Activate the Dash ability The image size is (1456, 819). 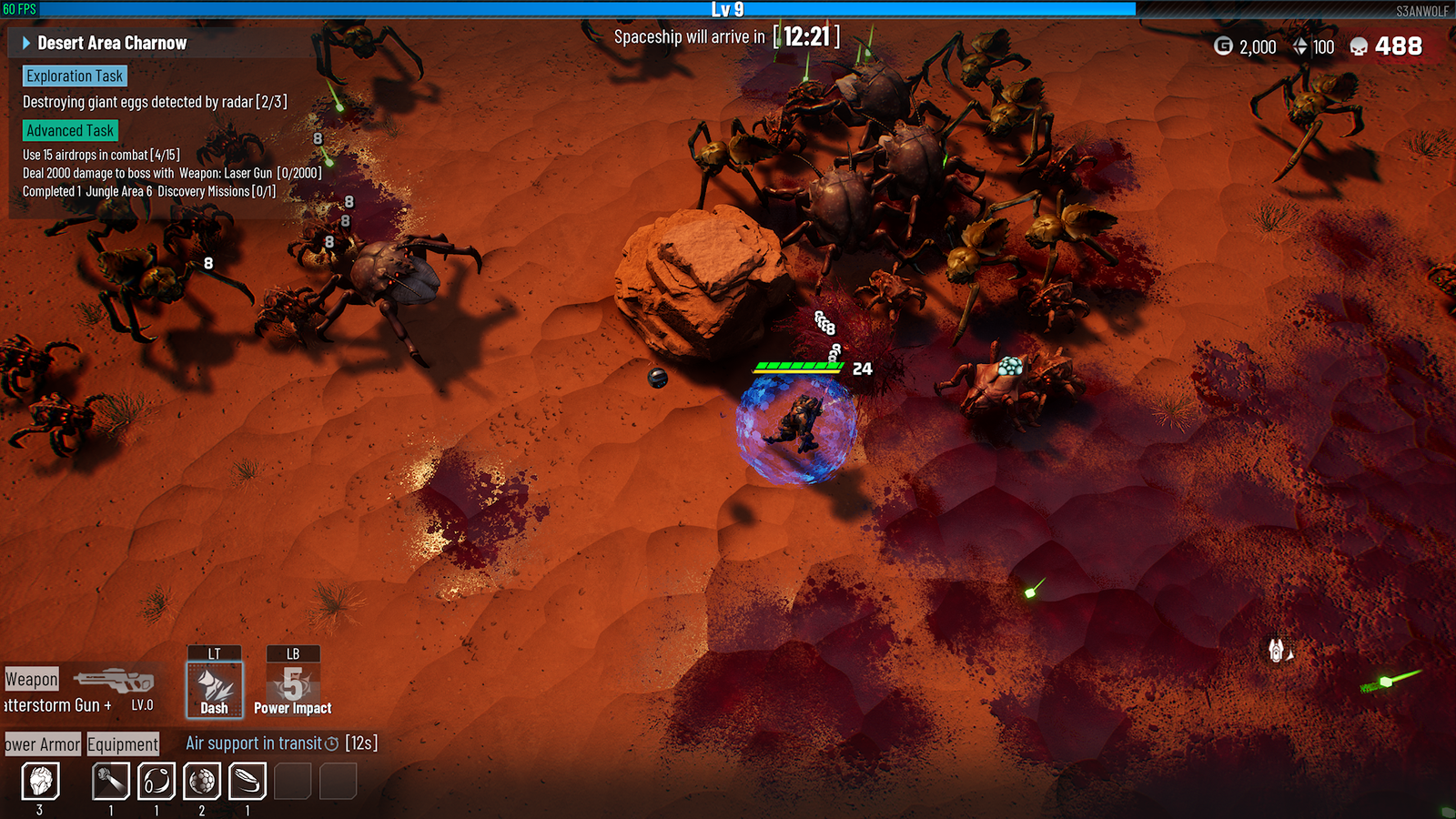pos(215,689)
